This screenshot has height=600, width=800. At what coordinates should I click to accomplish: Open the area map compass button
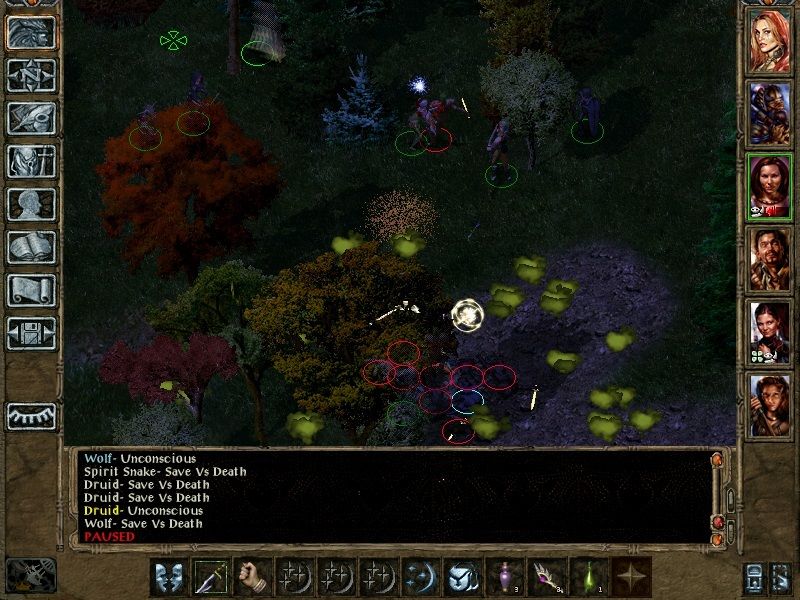click(x=31, y=75)
